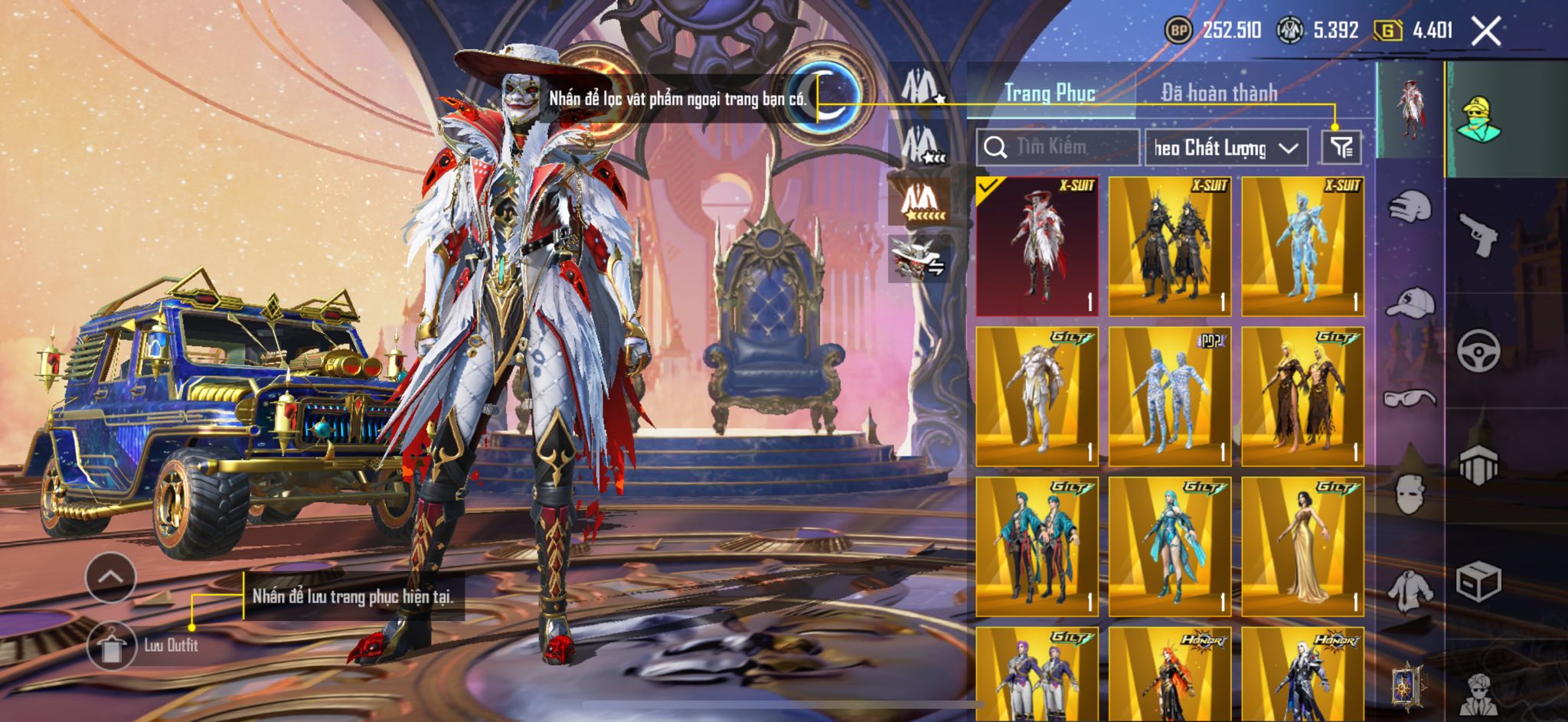Screen dimensions: 1568x722
Task: Choose the teal-haired female Gilt outfit
Action: 1169,547
